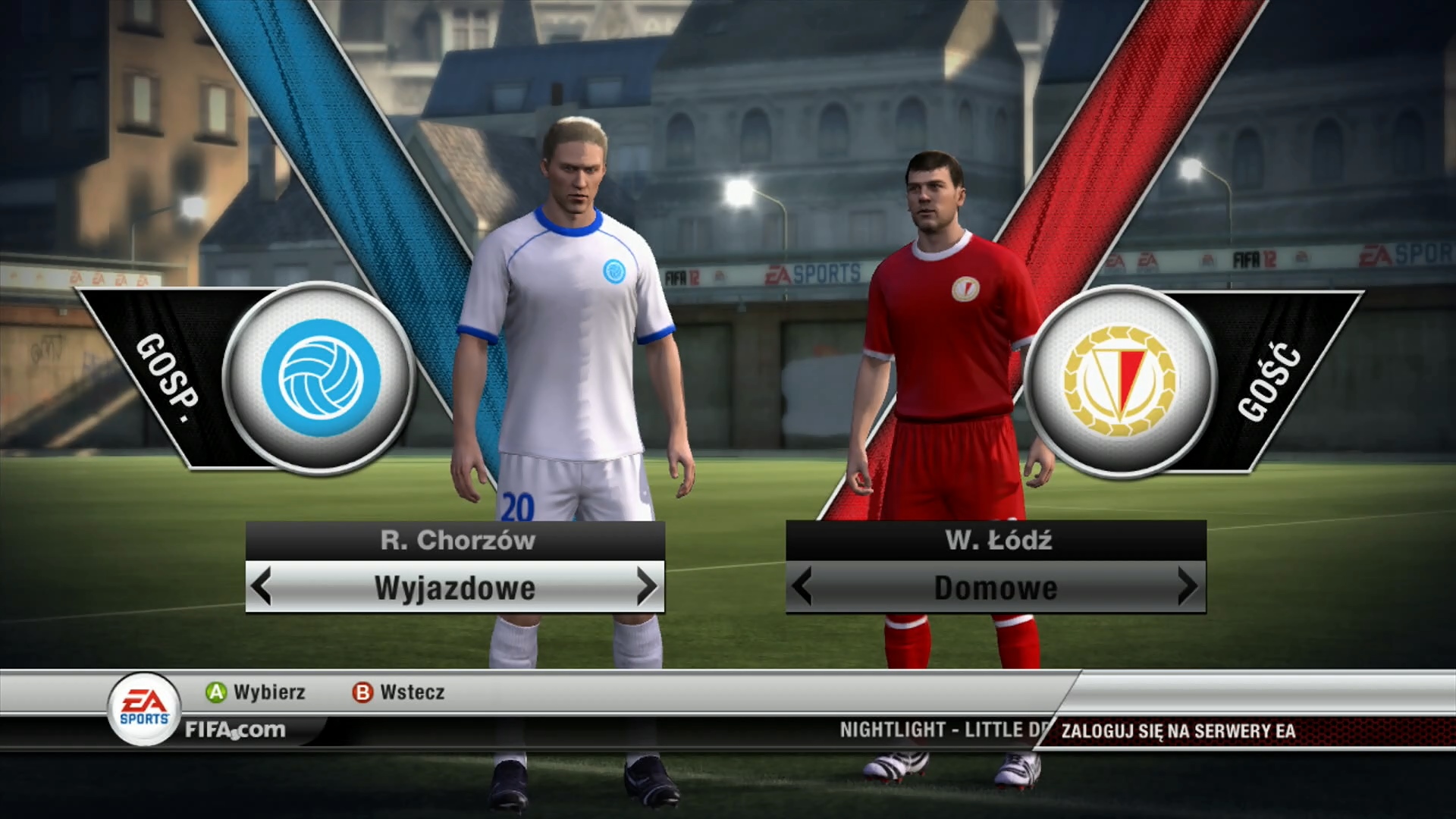Switch W. Łódź kit with left arrow
The image size is (1456, 819).
click(x=802, y=587)
